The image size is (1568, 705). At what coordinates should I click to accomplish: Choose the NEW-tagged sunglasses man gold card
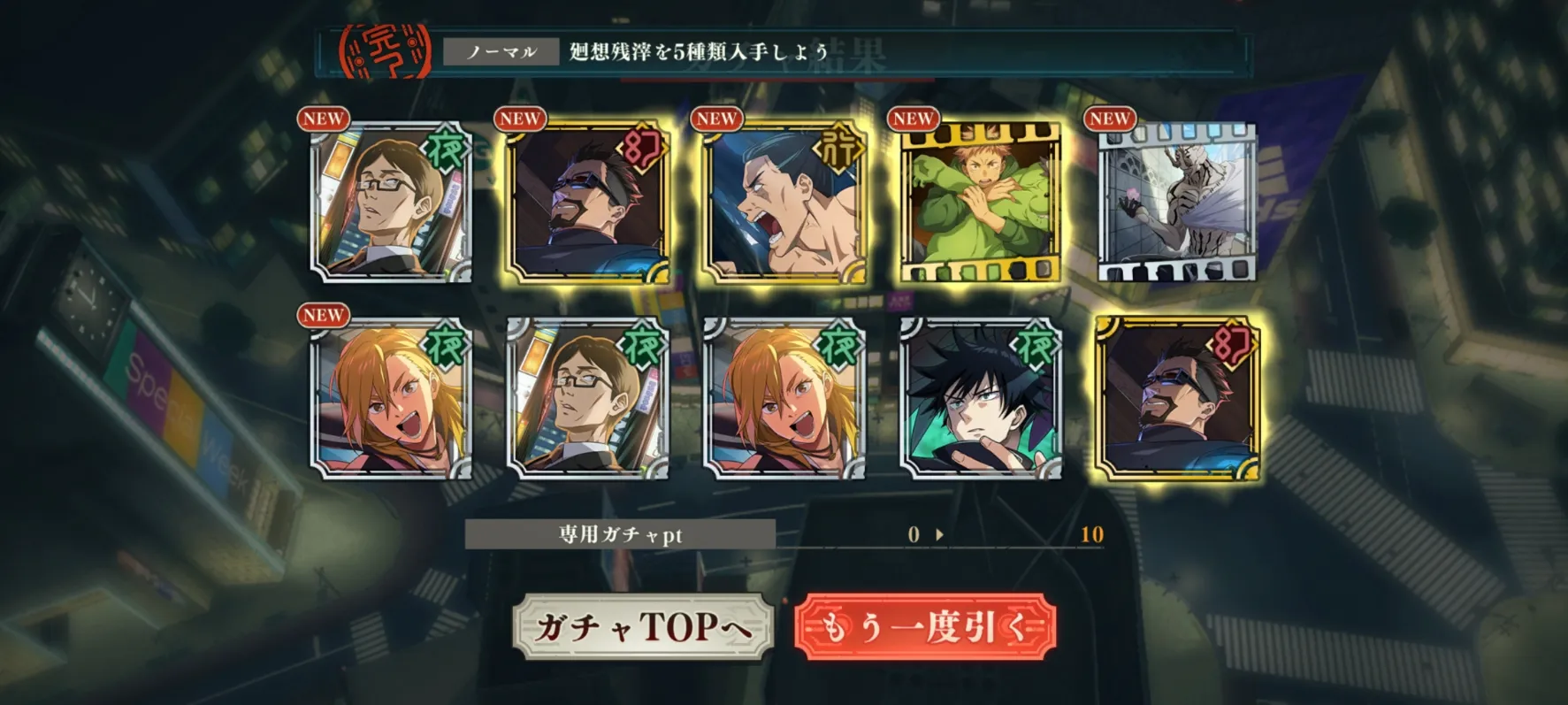(588, 203)
